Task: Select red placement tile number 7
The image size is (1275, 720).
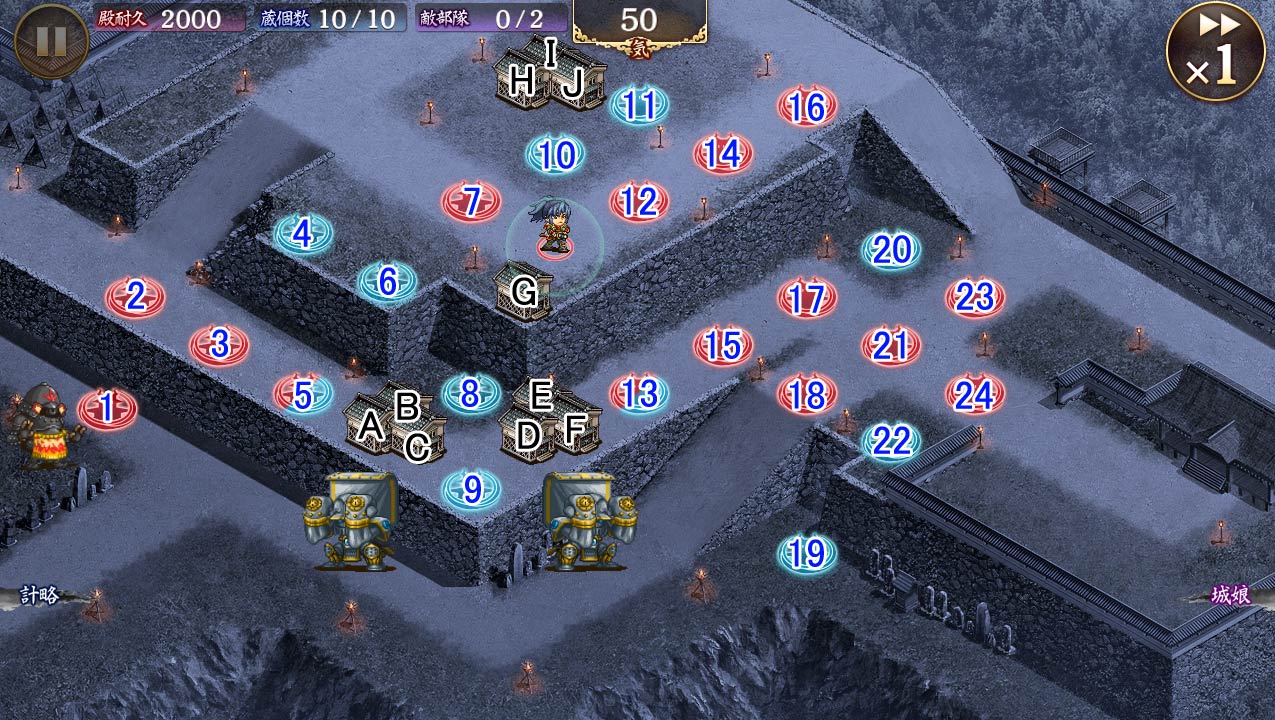Action: point(471,202)
